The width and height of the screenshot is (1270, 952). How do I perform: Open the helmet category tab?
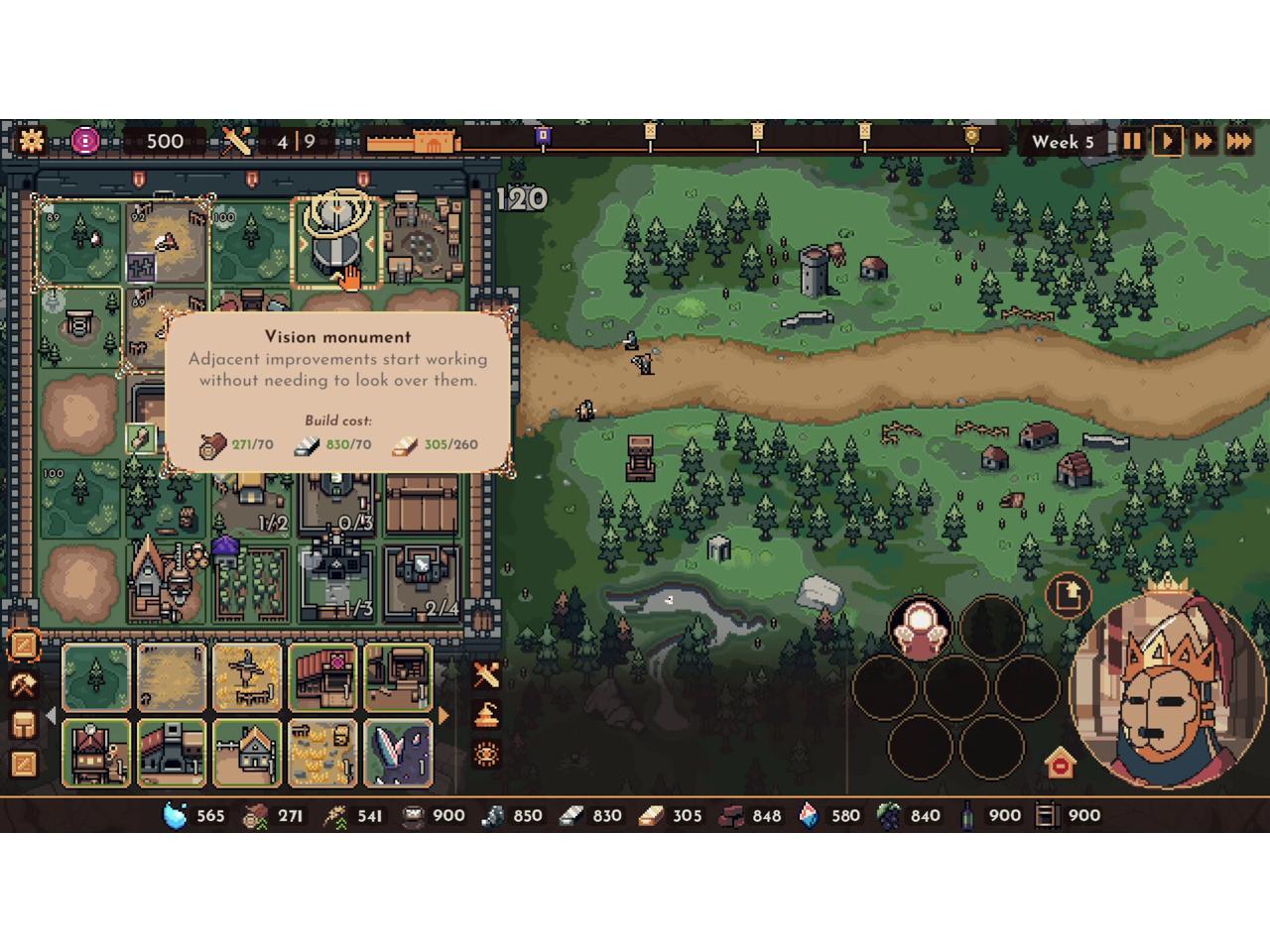coord(24,725)
